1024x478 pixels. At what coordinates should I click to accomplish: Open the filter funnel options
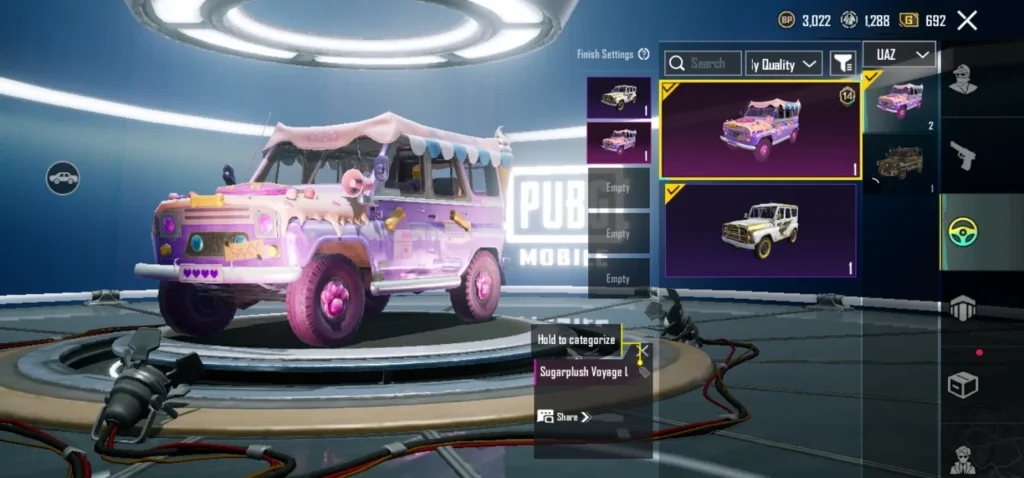[843, 64]
